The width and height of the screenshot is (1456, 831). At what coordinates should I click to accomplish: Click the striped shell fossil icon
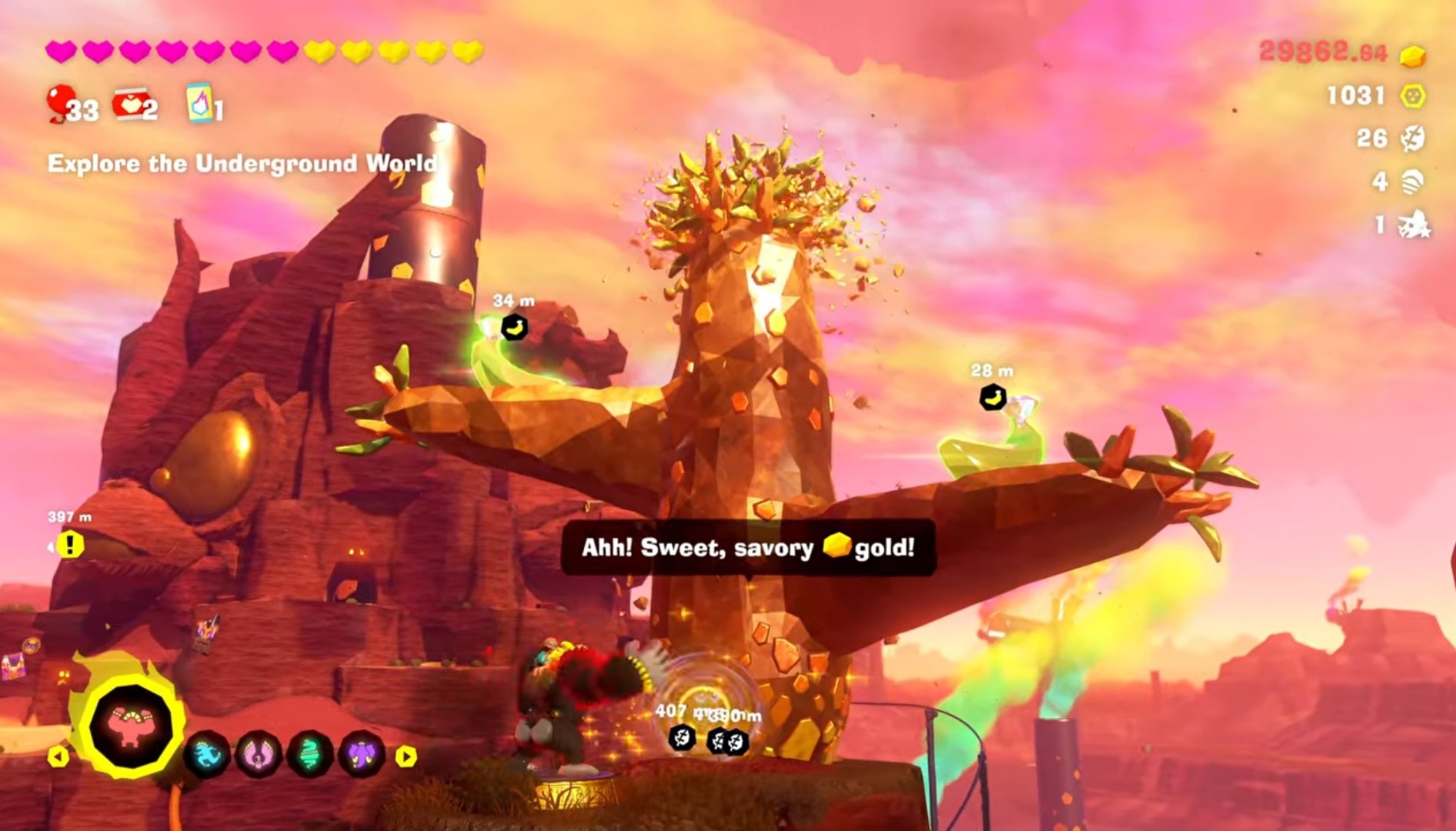[x=1412, y=182]
